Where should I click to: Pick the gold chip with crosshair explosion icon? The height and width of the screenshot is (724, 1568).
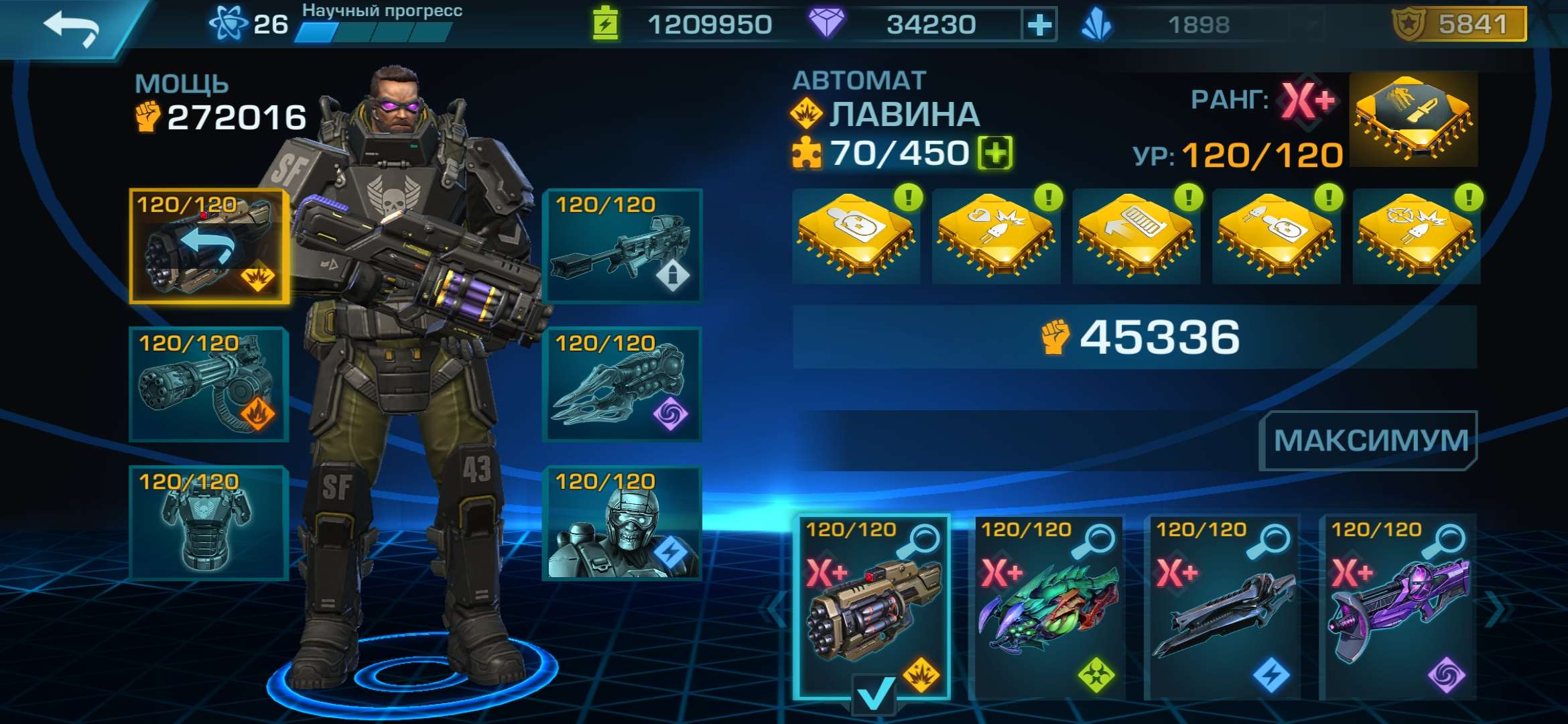pyautogui.click(x=1416, y=235)
